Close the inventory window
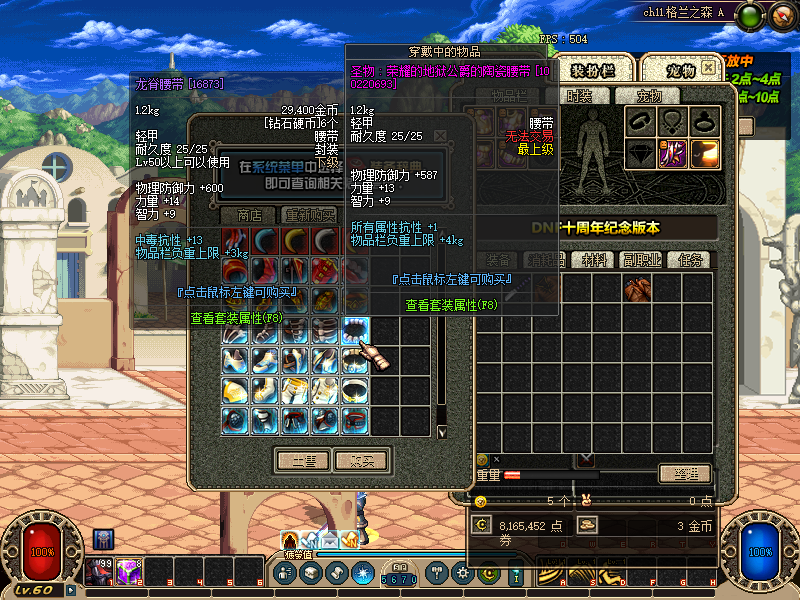The image size is (800, 600). point(708,68)
